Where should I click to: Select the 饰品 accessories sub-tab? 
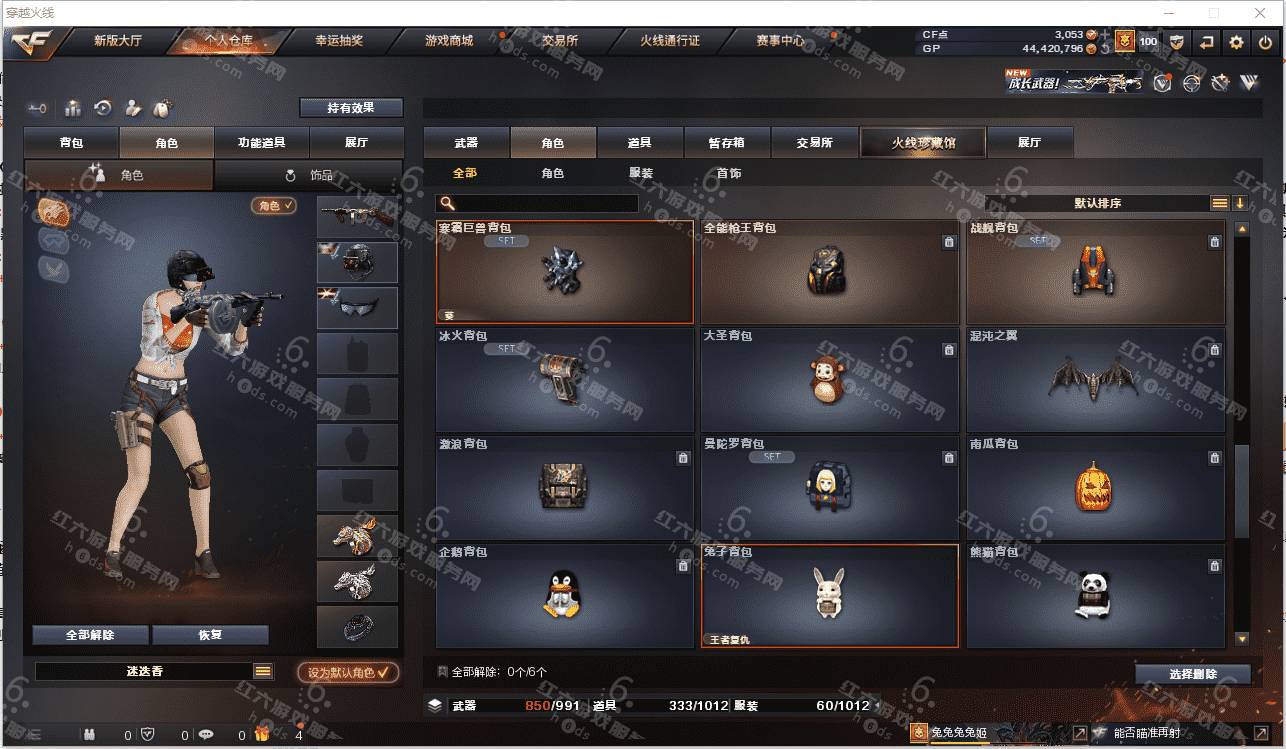coord(310,175)
